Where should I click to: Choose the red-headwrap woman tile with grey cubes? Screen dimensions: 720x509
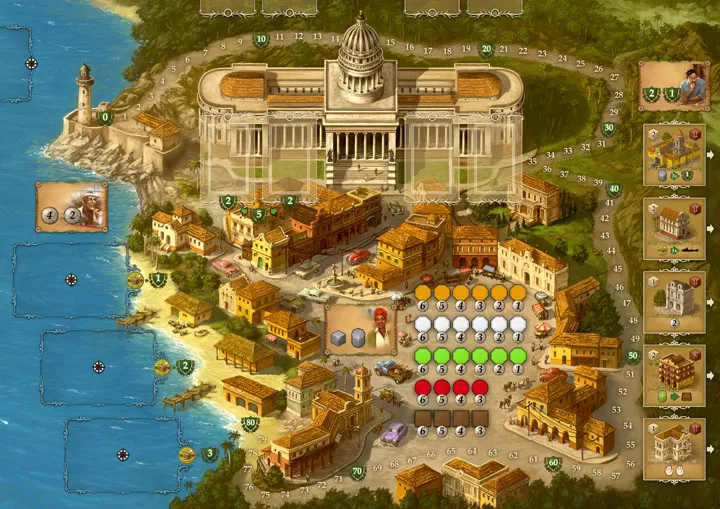pyautogui.click(x=358, y=330)
